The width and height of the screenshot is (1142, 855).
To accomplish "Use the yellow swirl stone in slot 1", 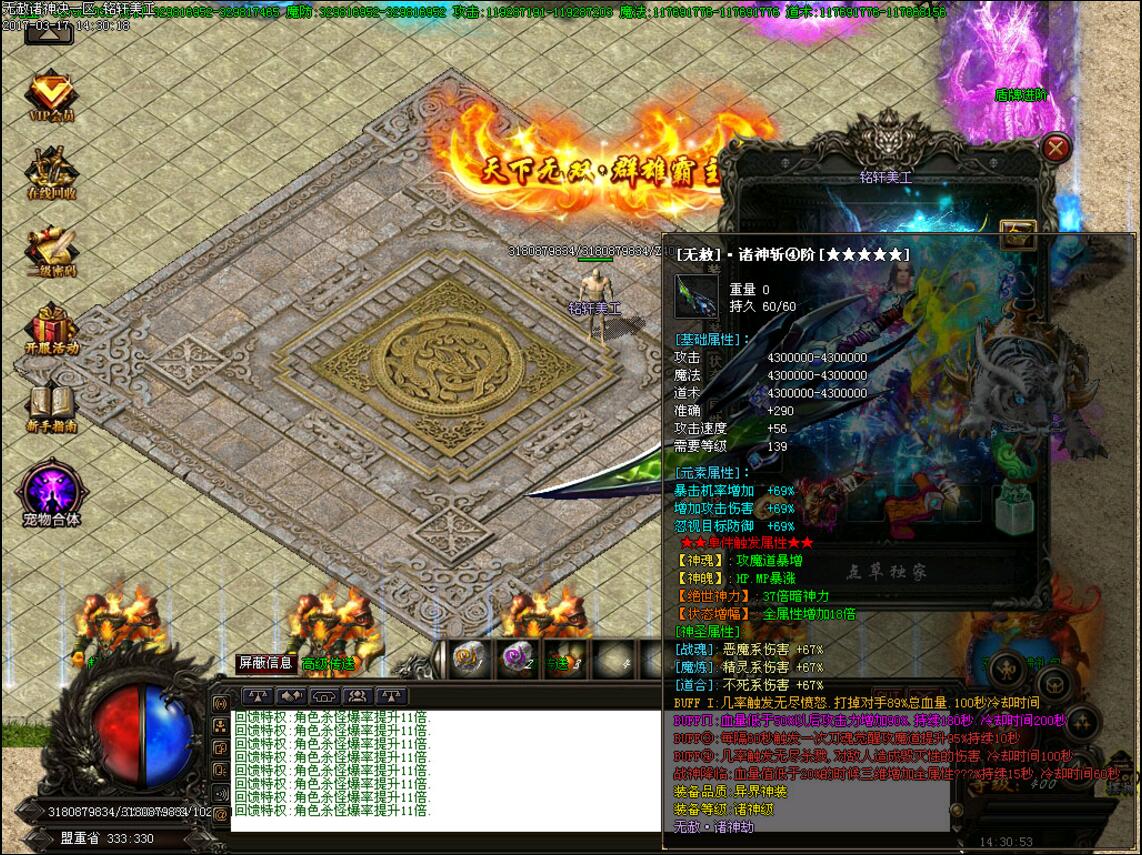I will 468,659.
